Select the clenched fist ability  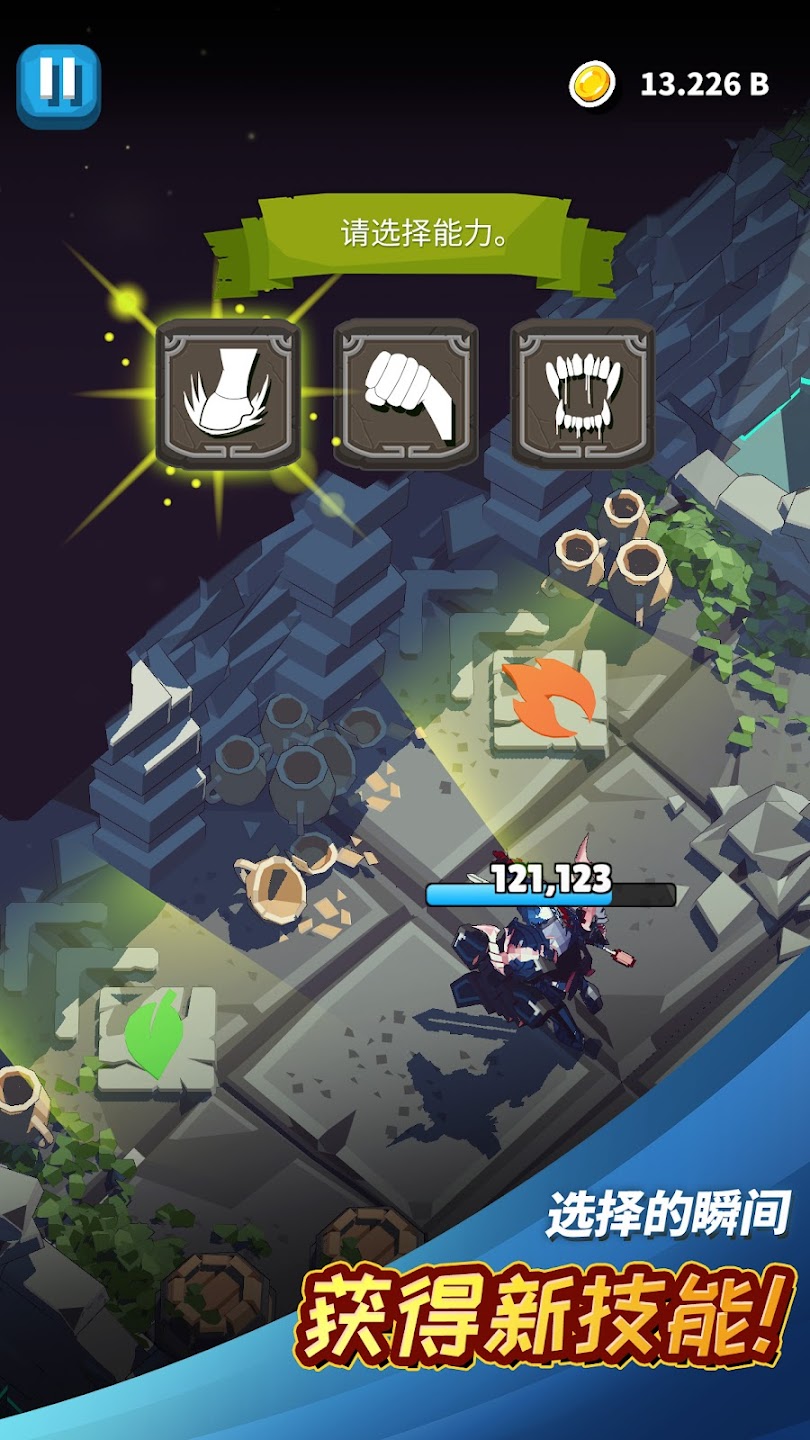406,394
